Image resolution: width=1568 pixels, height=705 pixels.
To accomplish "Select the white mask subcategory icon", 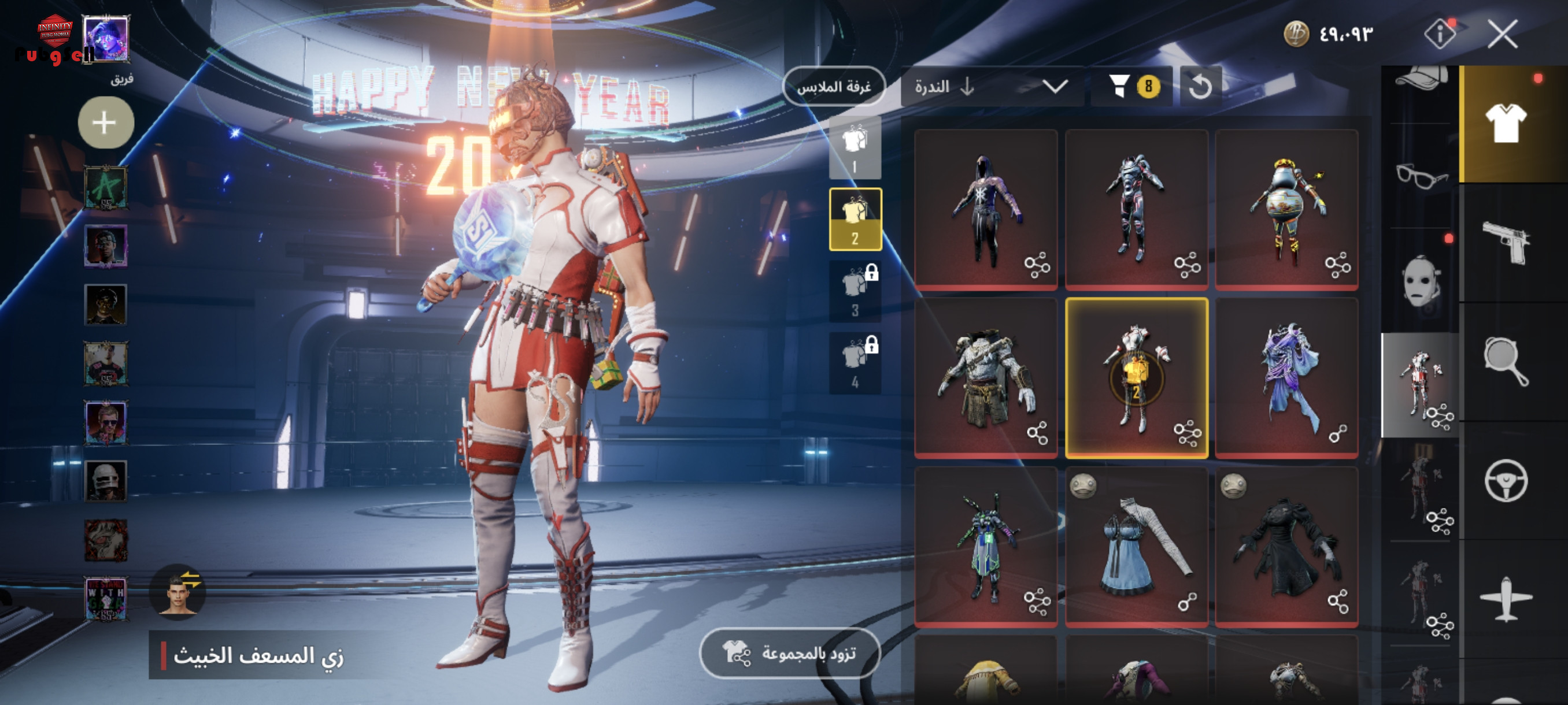I will click(1420, 281).
